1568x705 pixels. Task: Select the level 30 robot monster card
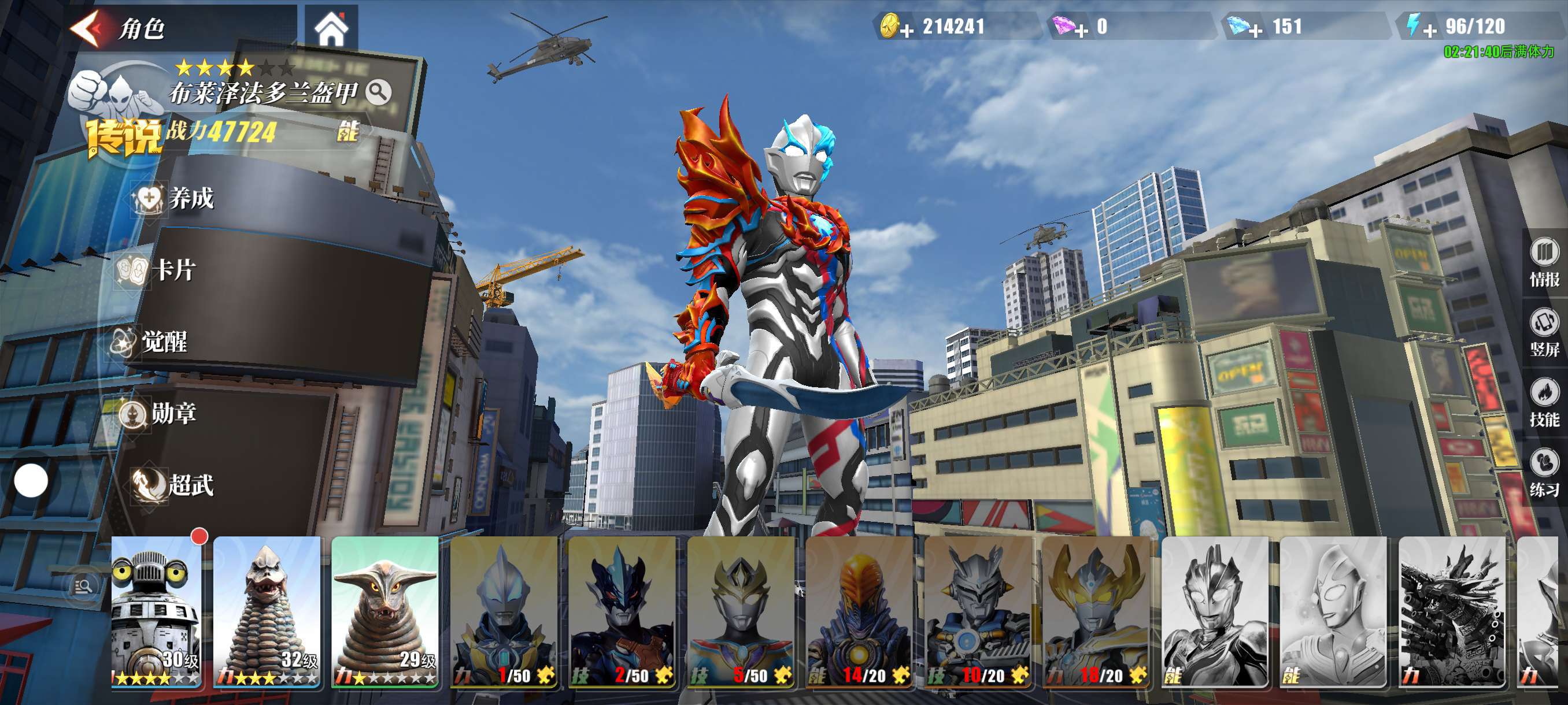(157, 611)
